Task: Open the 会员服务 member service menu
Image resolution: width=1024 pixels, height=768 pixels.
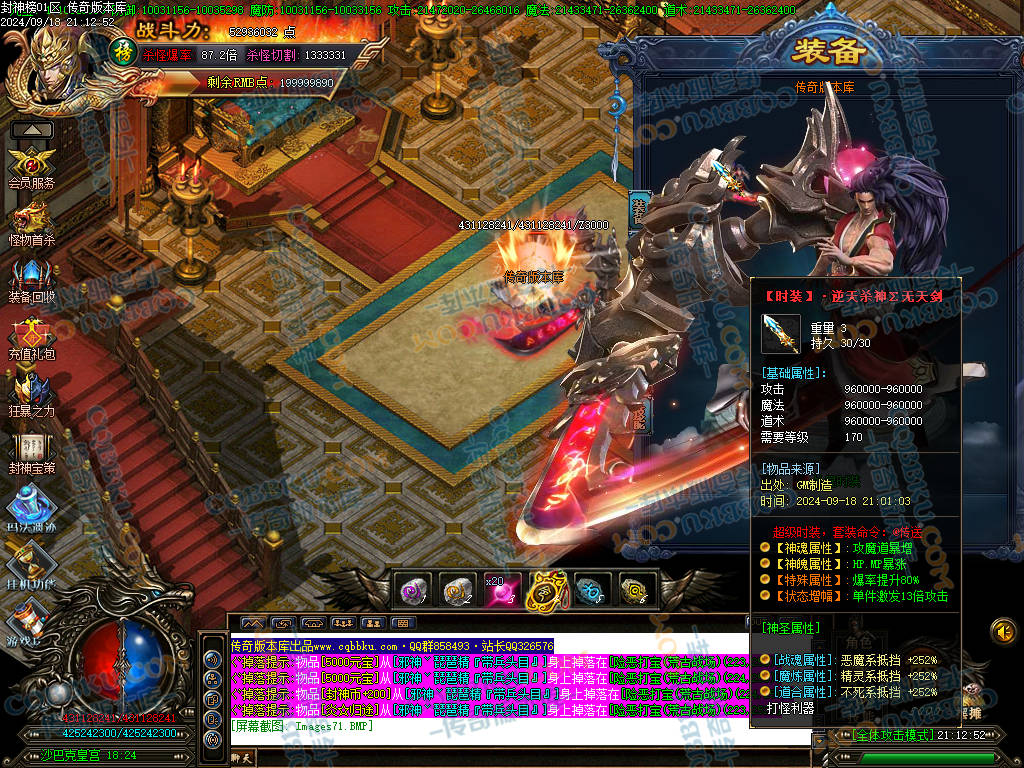Action: coord(31,162)
